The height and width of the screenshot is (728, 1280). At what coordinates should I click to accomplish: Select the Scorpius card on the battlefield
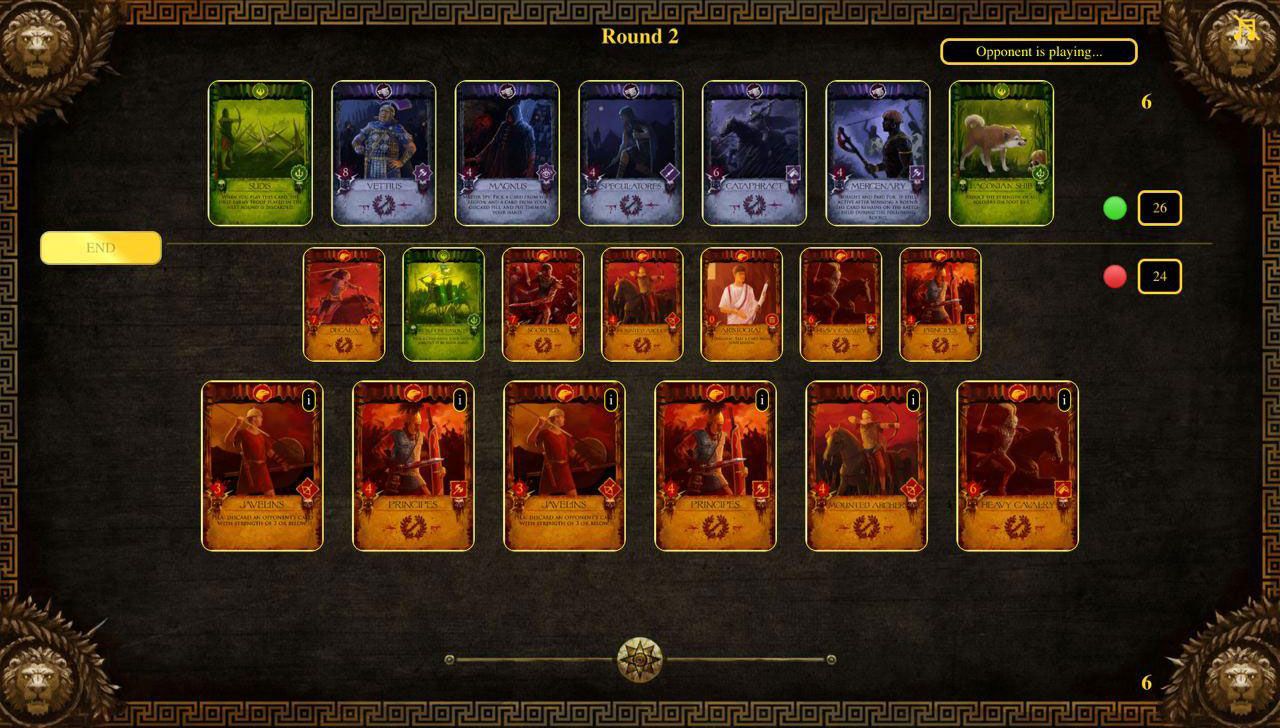[x=543, y=304]
